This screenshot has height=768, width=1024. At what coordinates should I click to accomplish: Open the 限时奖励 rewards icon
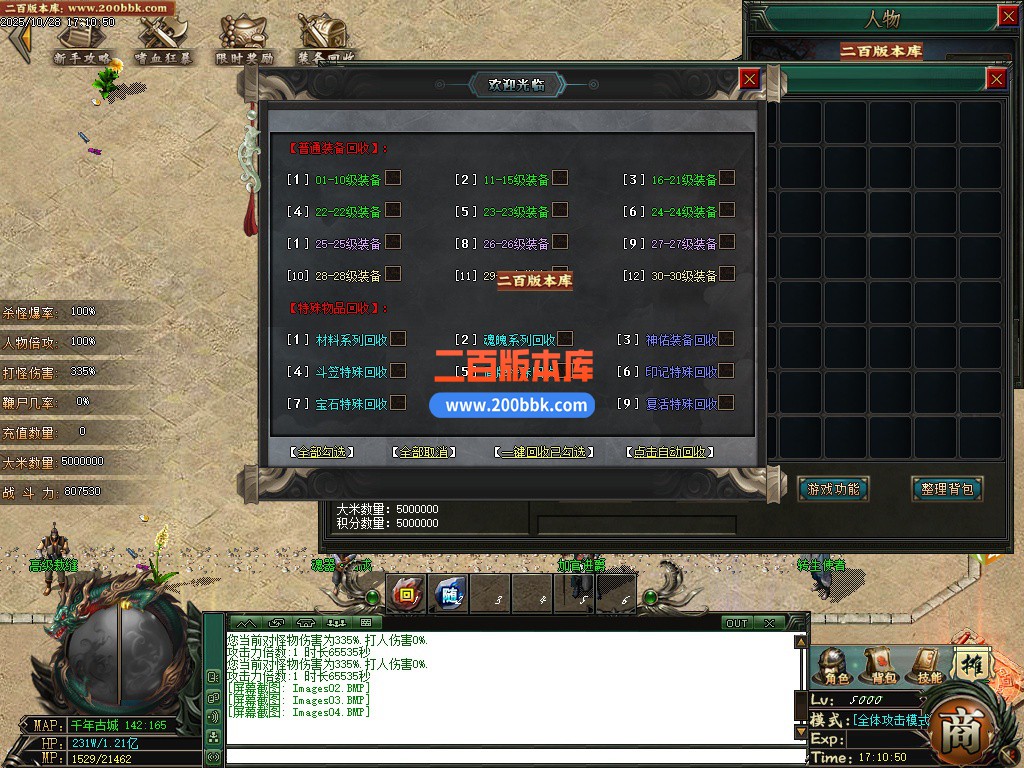click(244, 40)
